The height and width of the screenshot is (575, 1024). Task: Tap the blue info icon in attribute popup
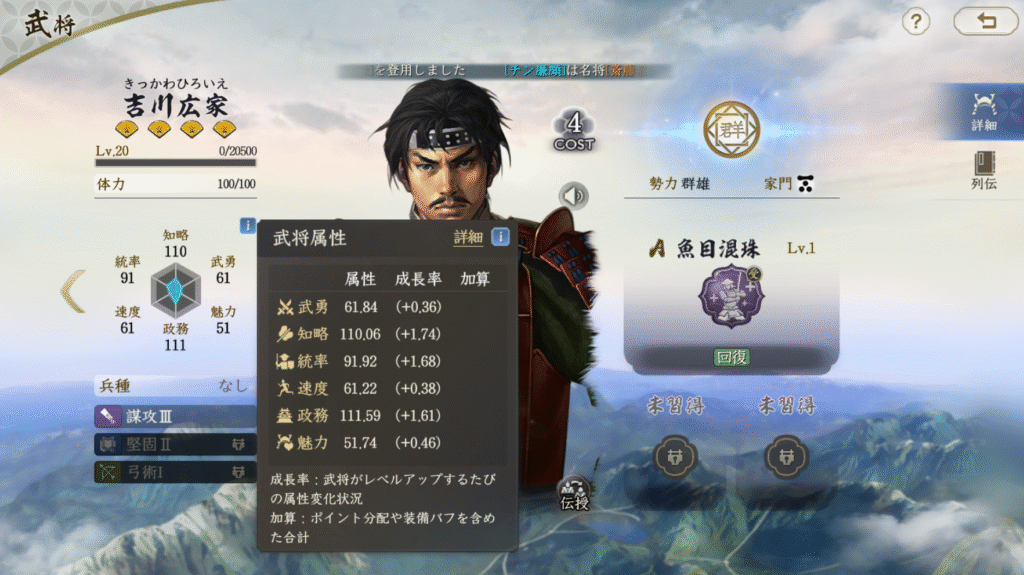point(500,237)
